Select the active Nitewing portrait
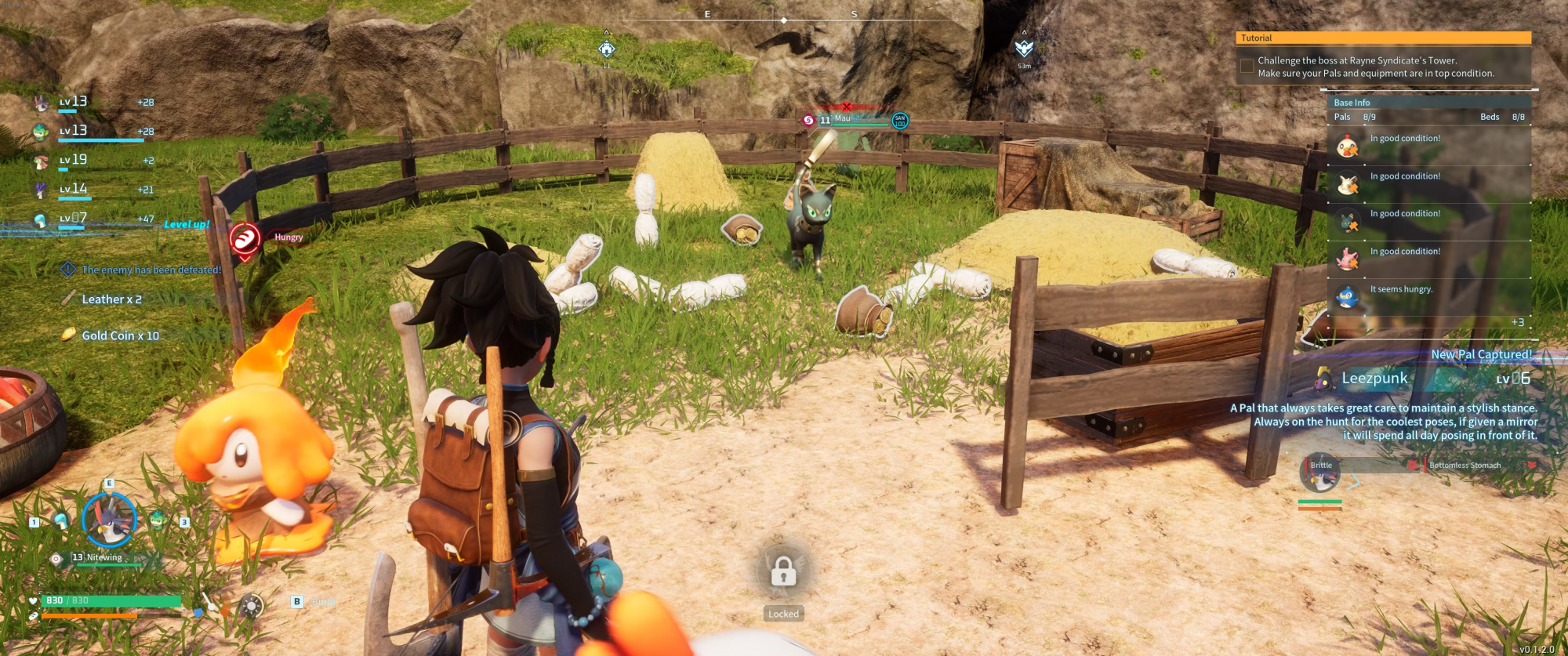The image size is (1568, 656). [x=110, y=520]
